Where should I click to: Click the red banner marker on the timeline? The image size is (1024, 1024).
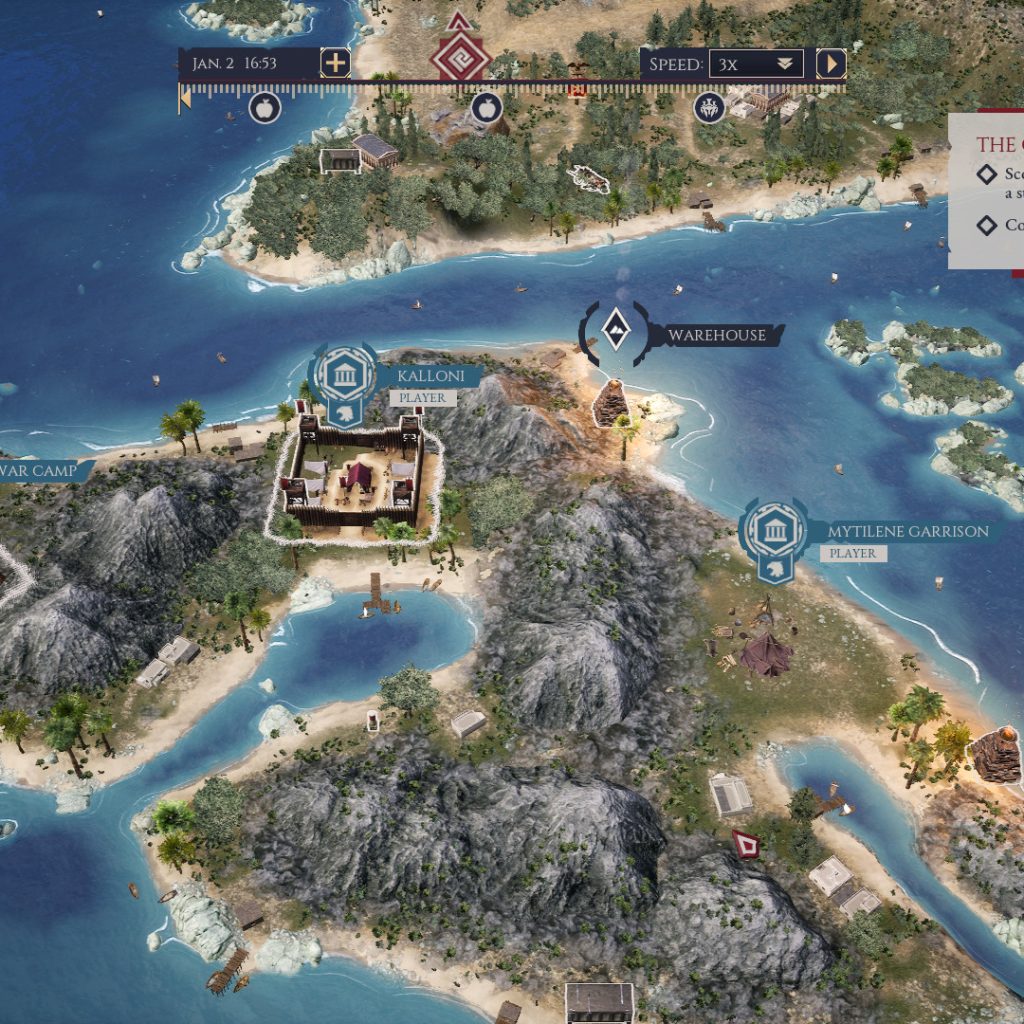(576, 89)
